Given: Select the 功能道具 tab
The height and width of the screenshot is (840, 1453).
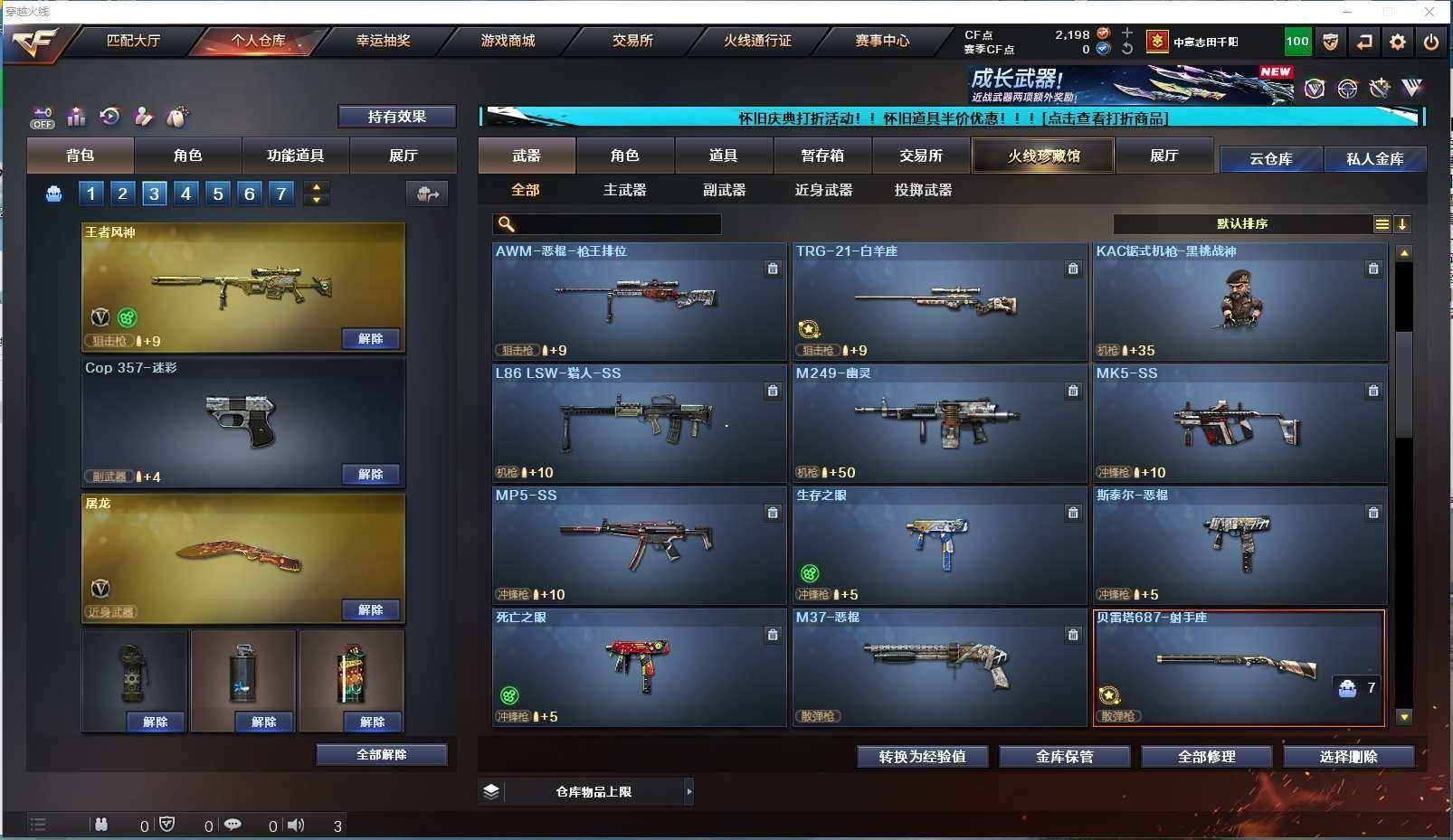Looking at the screenshot, I should click(295, 156).
